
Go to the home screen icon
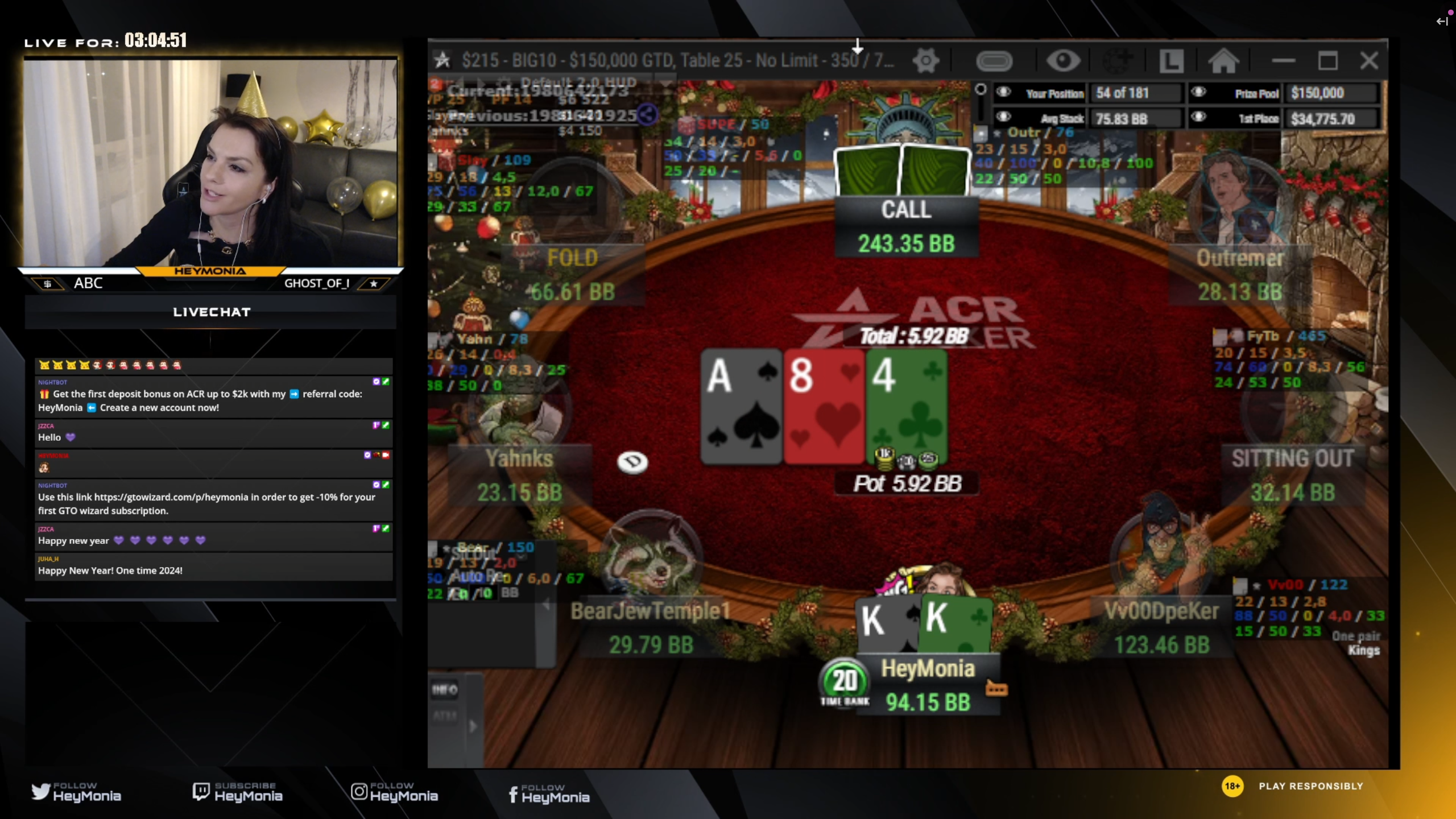(x=1223, y=61)
